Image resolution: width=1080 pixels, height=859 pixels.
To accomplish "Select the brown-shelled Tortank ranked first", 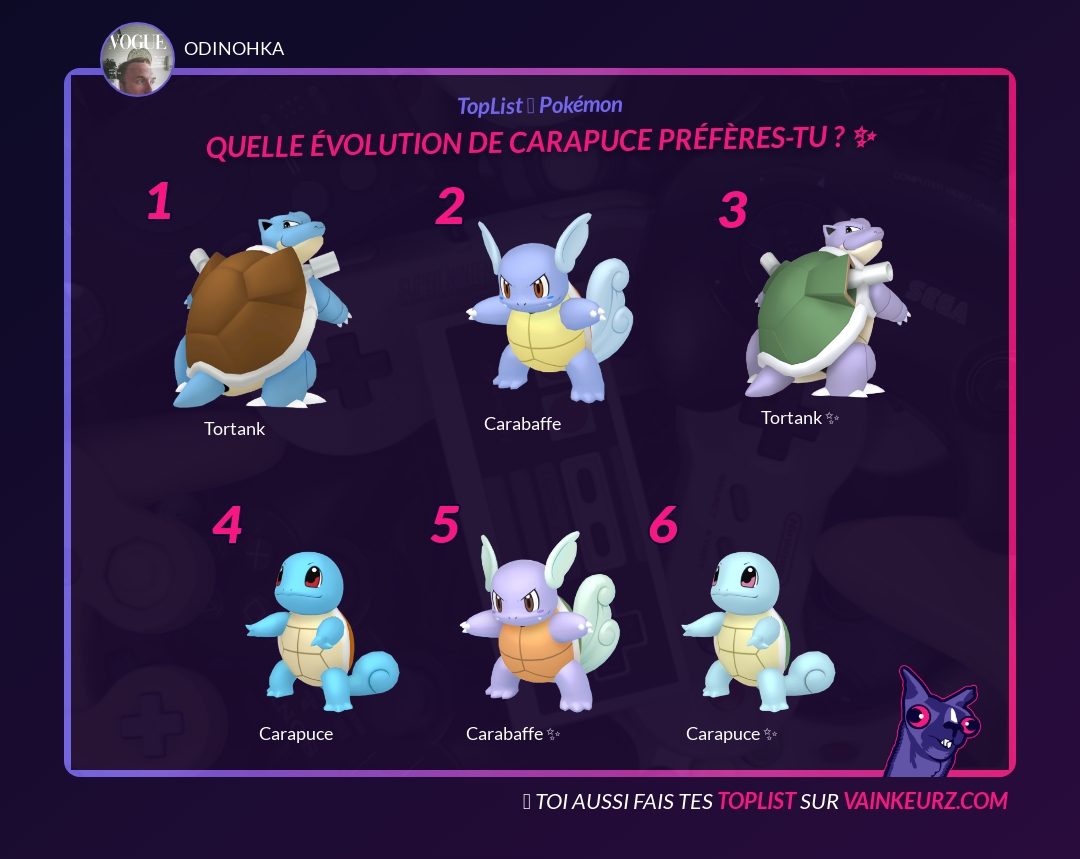I will pyautogui.click(x=260, y=315).
